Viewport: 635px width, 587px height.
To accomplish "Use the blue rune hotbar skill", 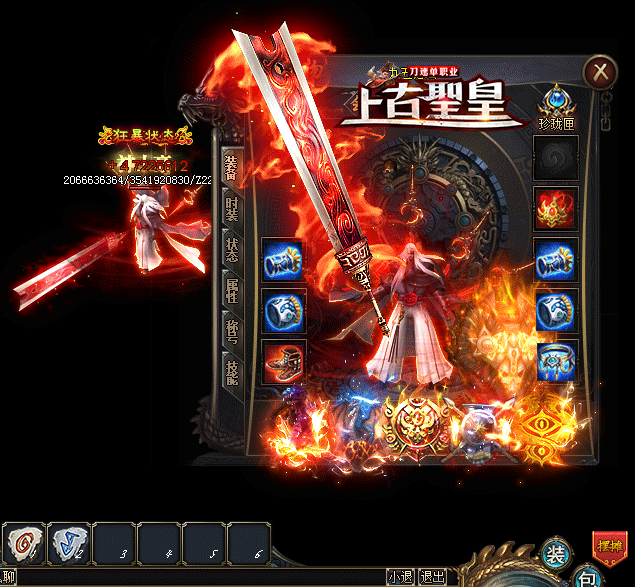I will [x=69, y=545].
